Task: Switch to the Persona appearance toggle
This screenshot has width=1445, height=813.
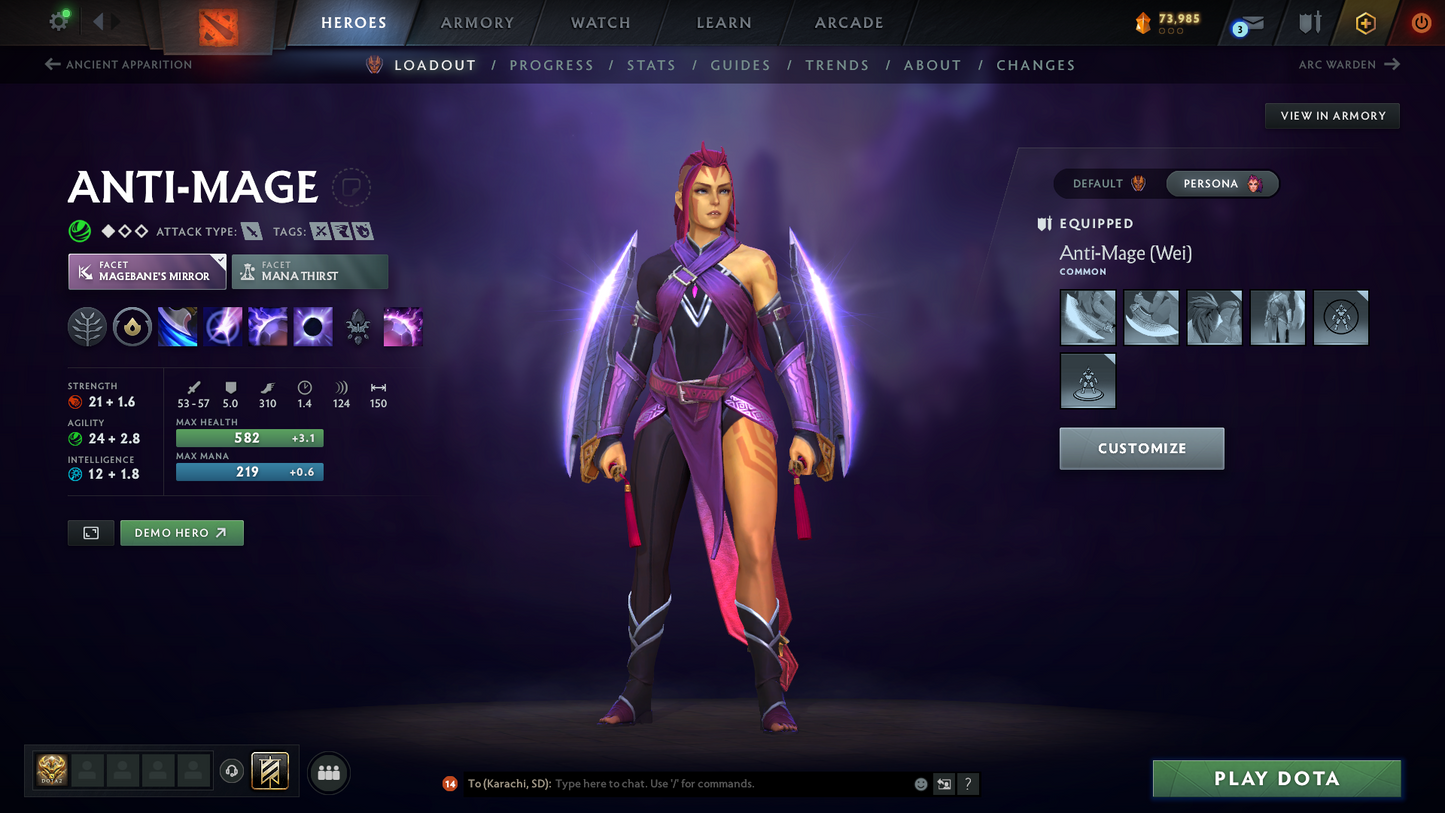Action: point(1221,183)
